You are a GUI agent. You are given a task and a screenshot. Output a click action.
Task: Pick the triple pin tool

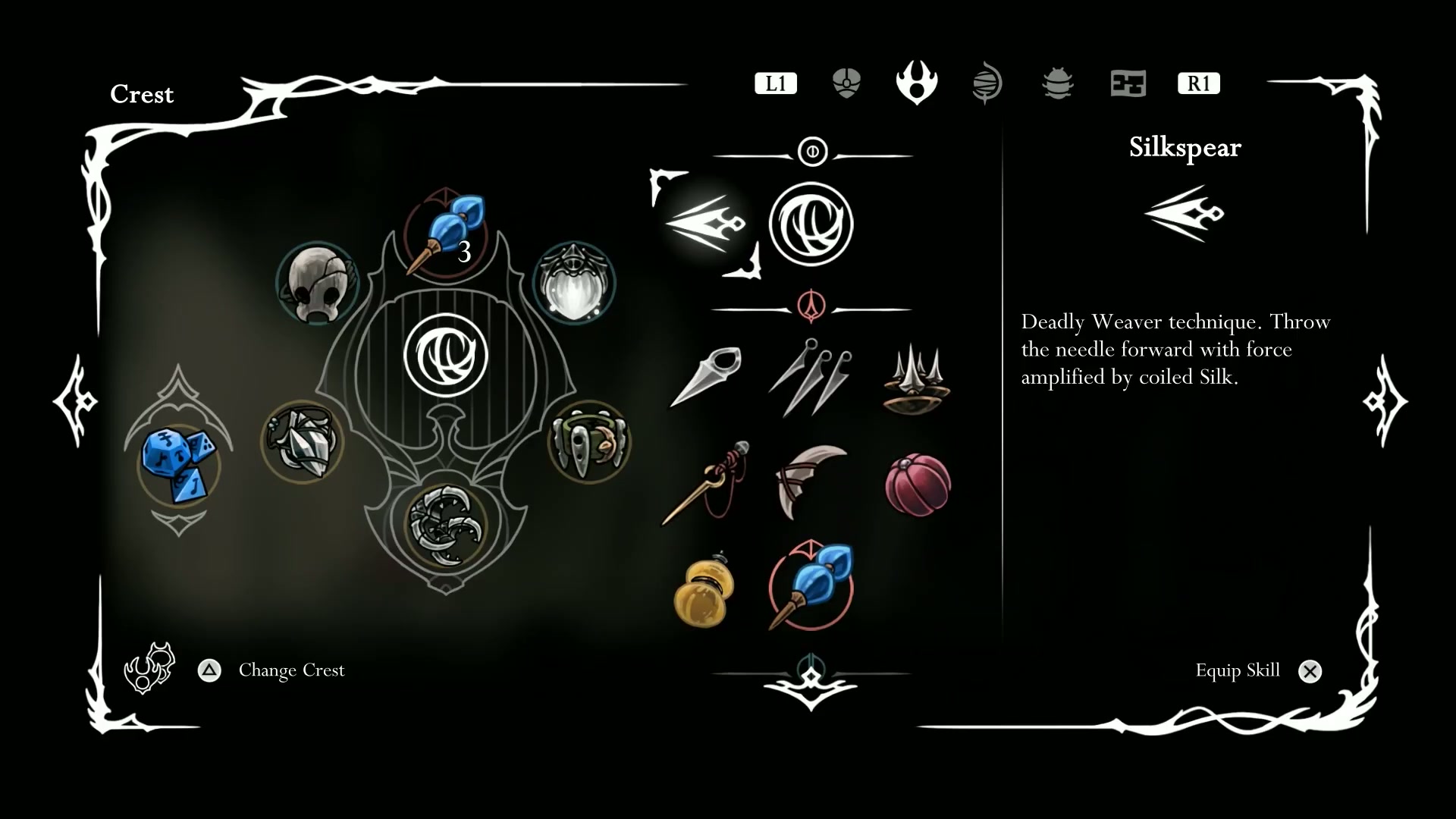811,377
